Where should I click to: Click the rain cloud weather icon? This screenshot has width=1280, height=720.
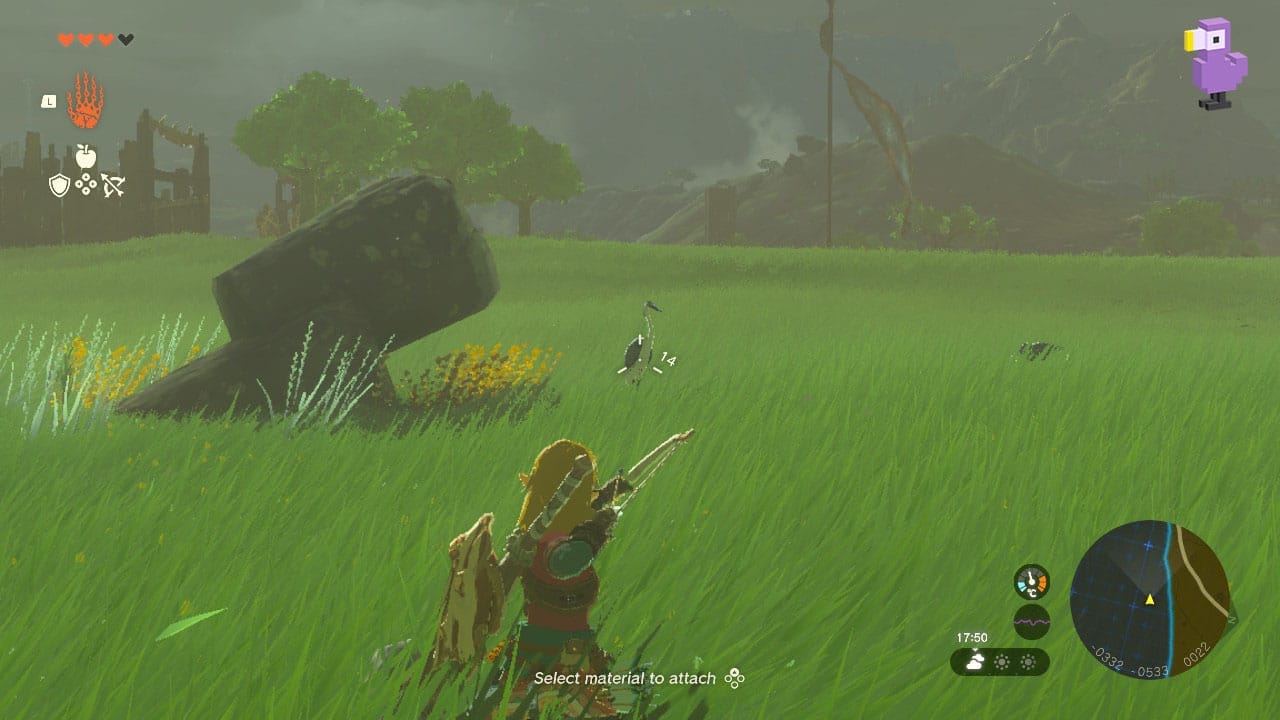975,661
